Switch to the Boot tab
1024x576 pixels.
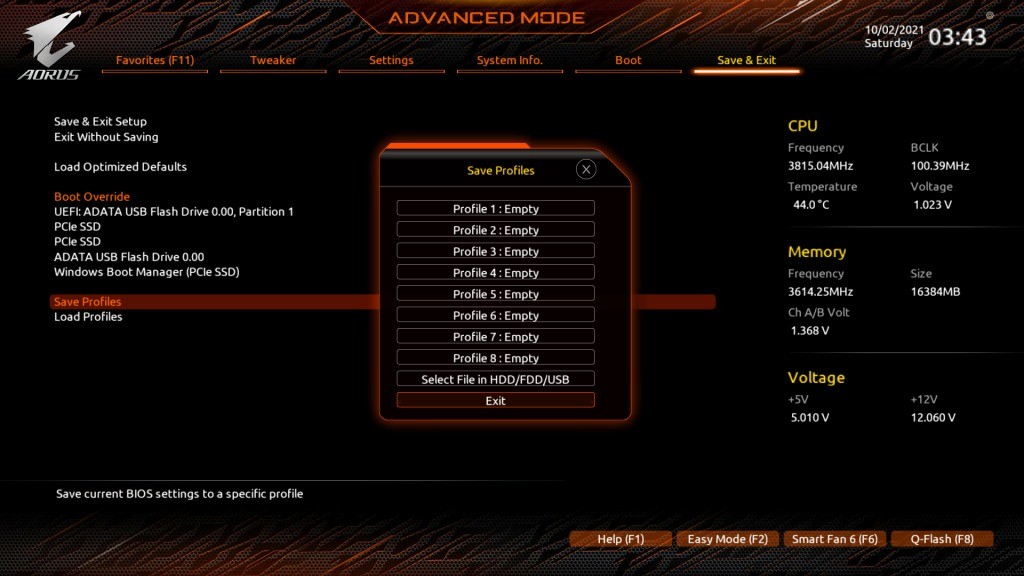628,60
